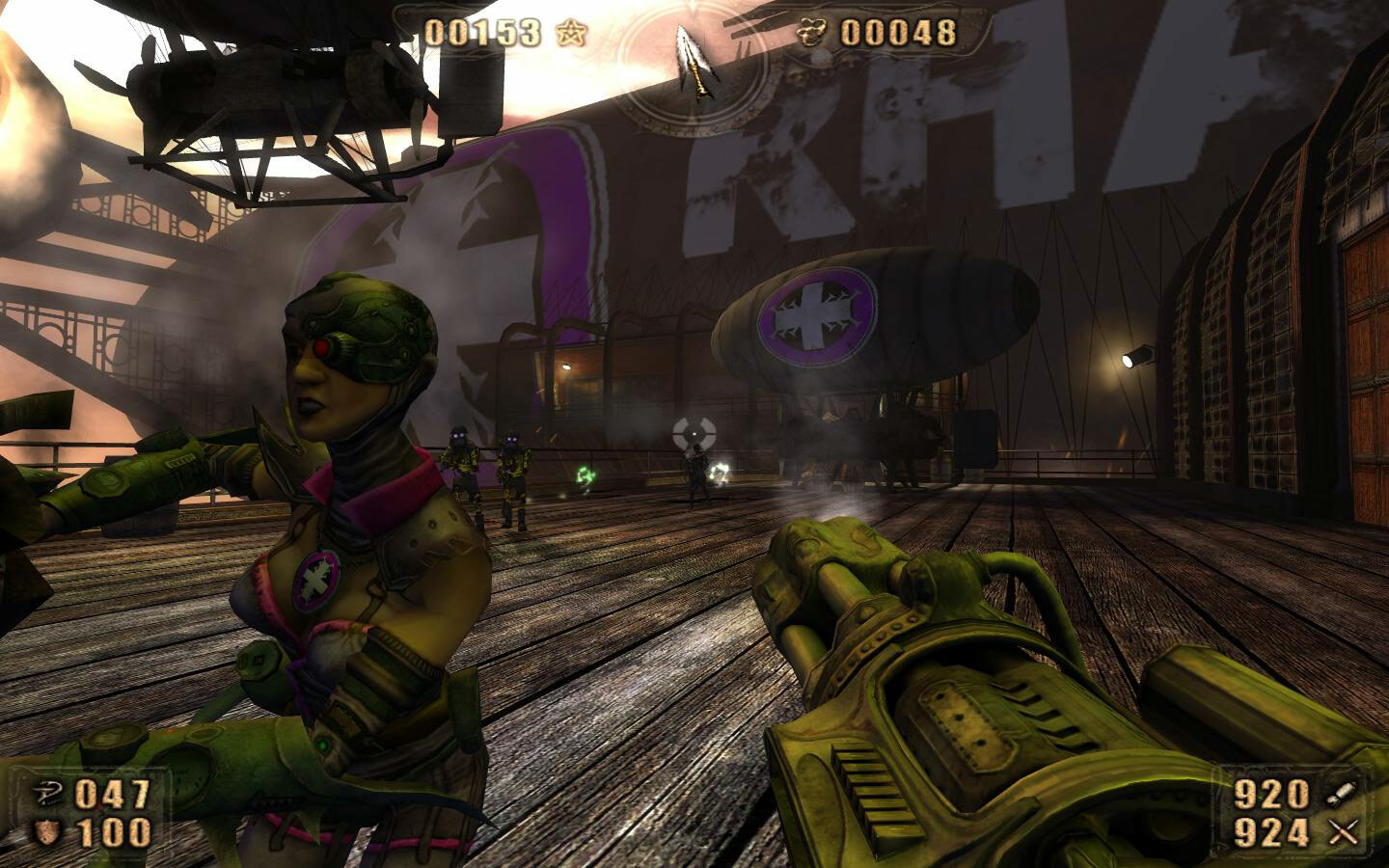Click the gold star score icon
1389x868 pixels.
[570, 30]
